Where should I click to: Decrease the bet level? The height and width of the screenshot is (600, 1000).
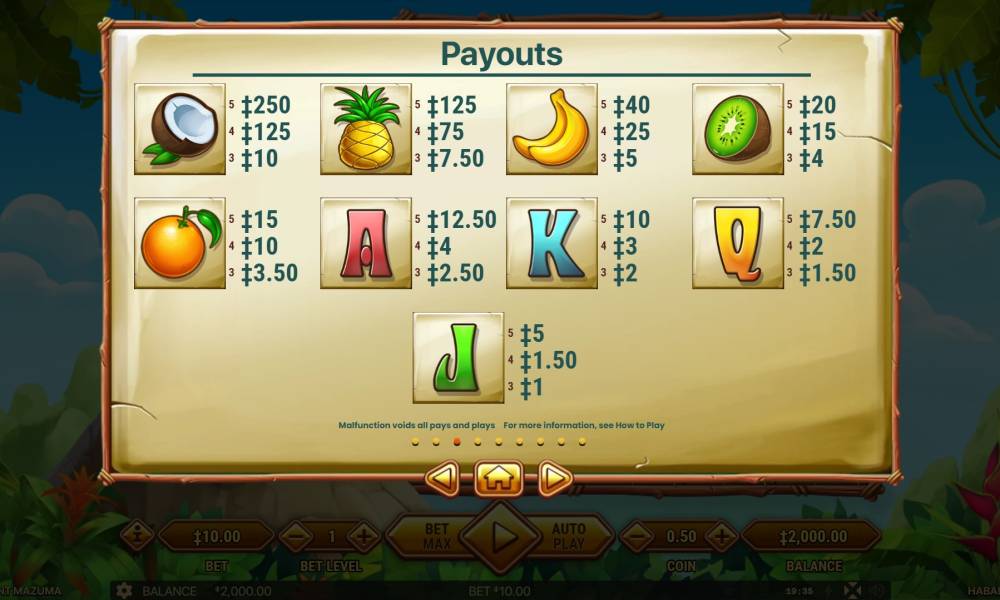pyautogui.click(x=296, y=537)
